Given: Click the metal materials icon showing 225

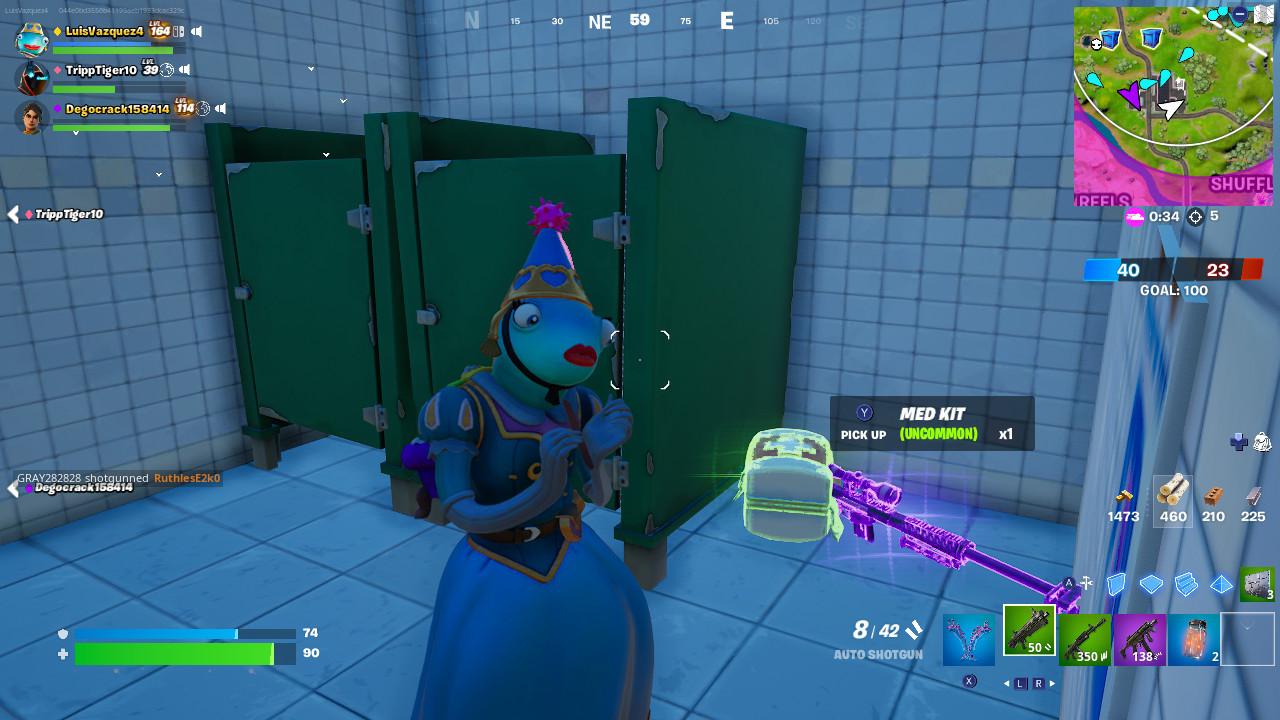Looking at the screenshot, I should pyautogui.click(x=1254, y=495).
